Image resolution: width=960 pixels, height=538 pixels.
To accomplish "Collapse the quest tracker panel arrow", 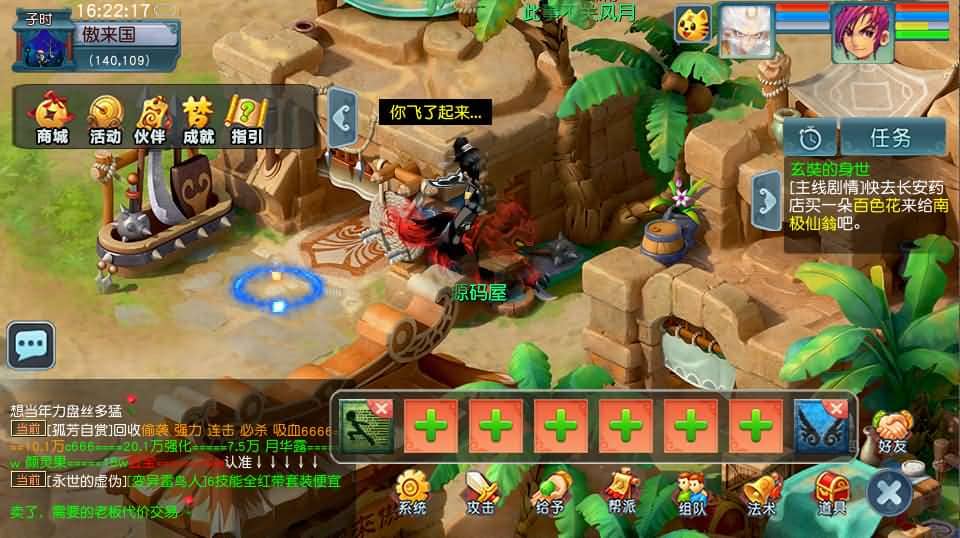I will coord(767,195).
